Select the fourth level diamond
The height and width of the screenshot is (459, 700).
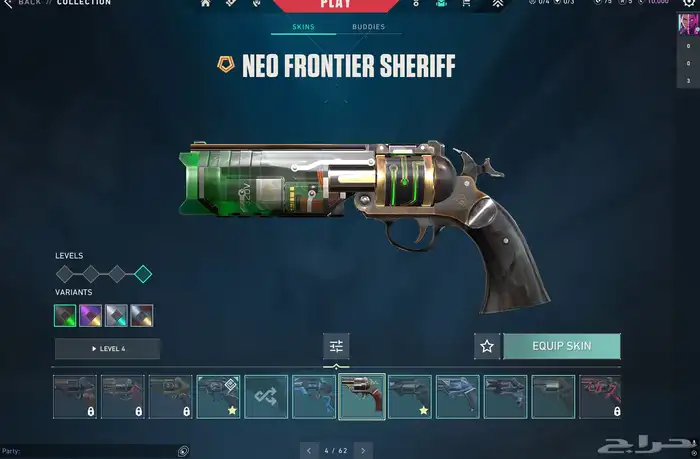142,273
